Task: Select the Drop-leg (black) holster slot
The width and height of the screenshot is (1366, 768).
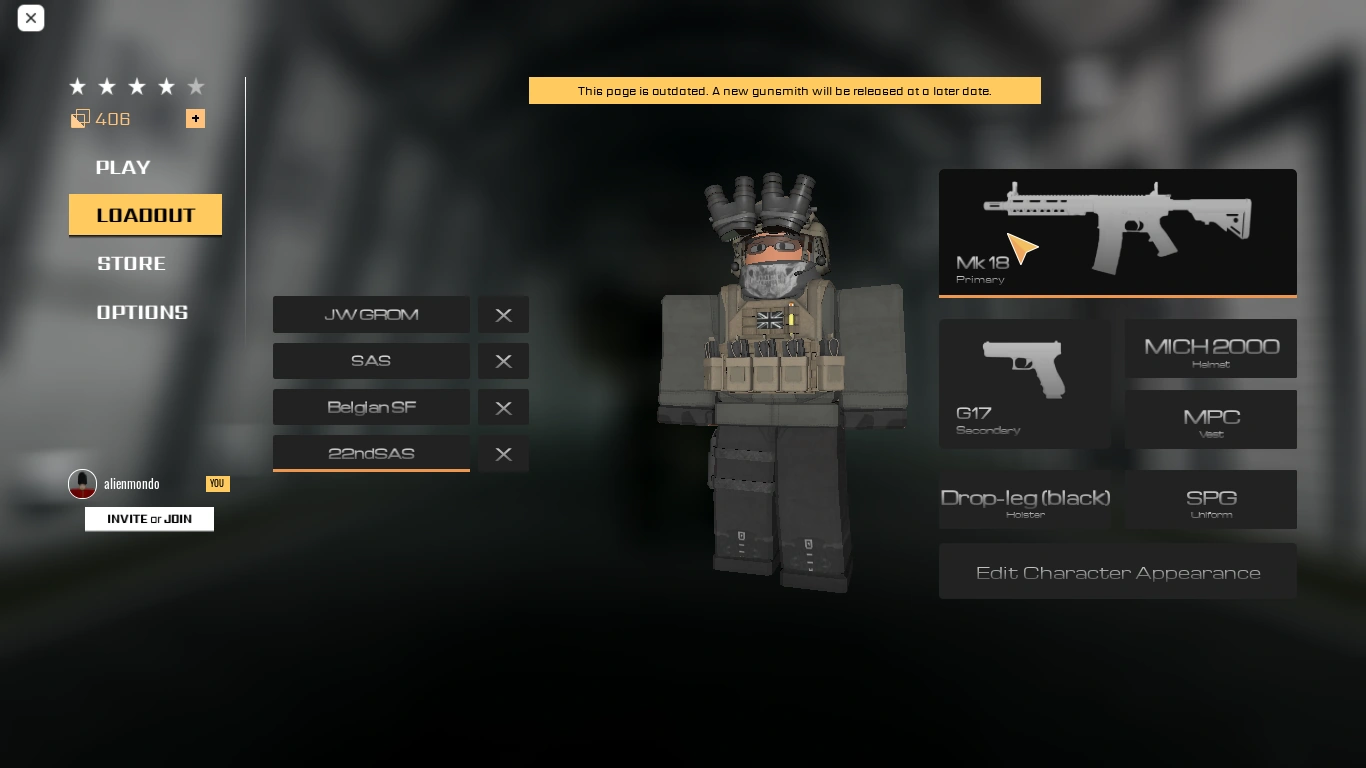Action: click(1024, 499)
